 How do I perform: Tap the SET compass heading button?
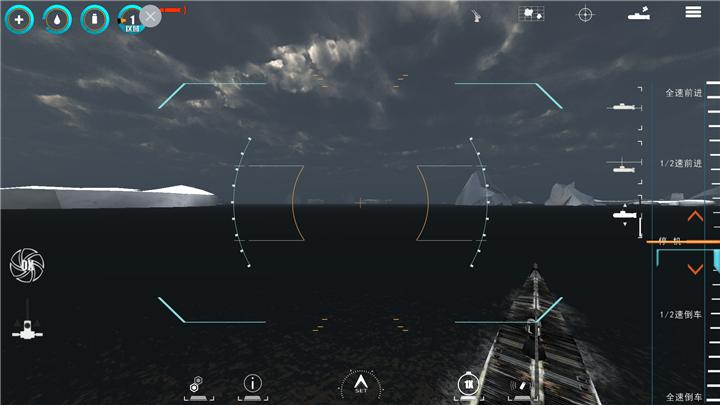[360, 384]
